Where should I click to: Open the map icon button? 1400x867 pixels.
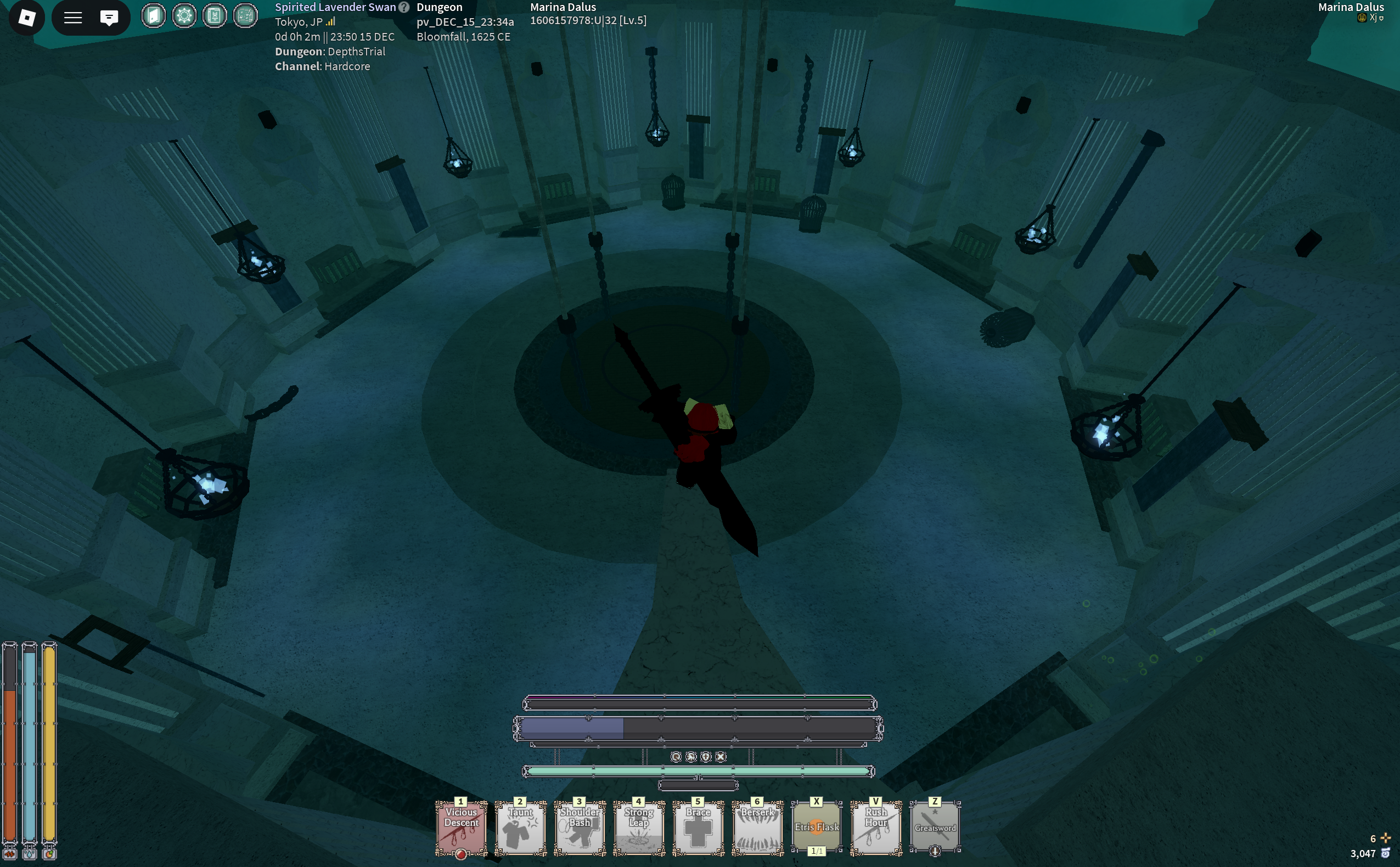coord(245,15)
